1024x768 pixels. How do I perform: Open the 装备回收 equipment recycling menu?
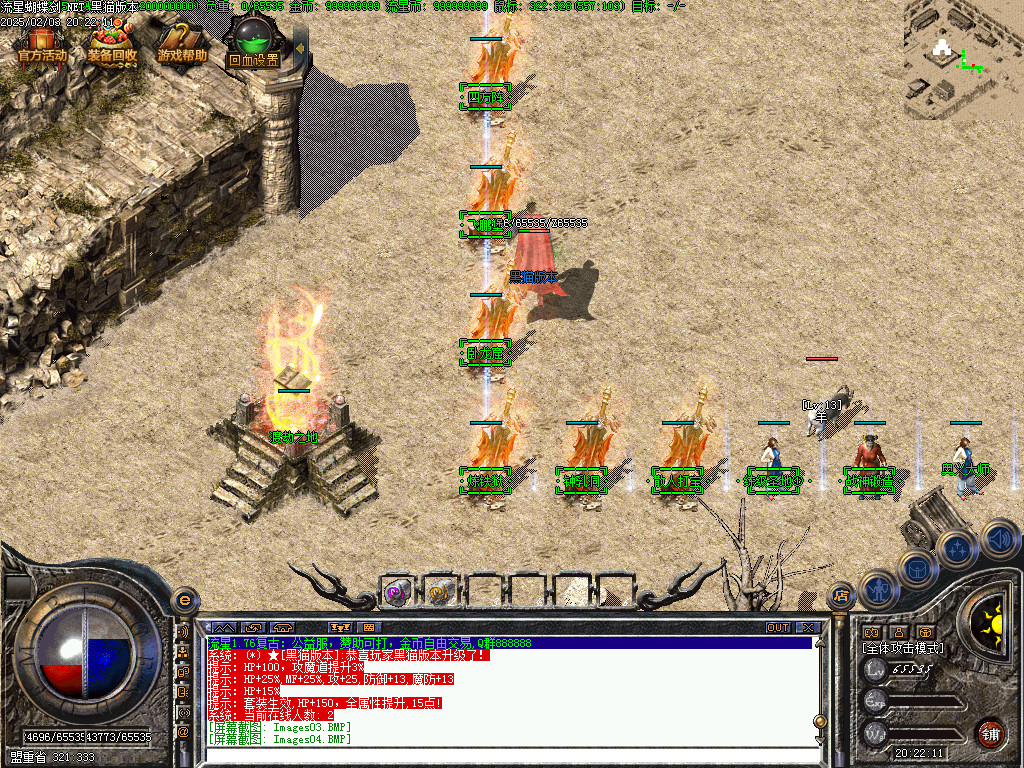click(x=112, y=46)
